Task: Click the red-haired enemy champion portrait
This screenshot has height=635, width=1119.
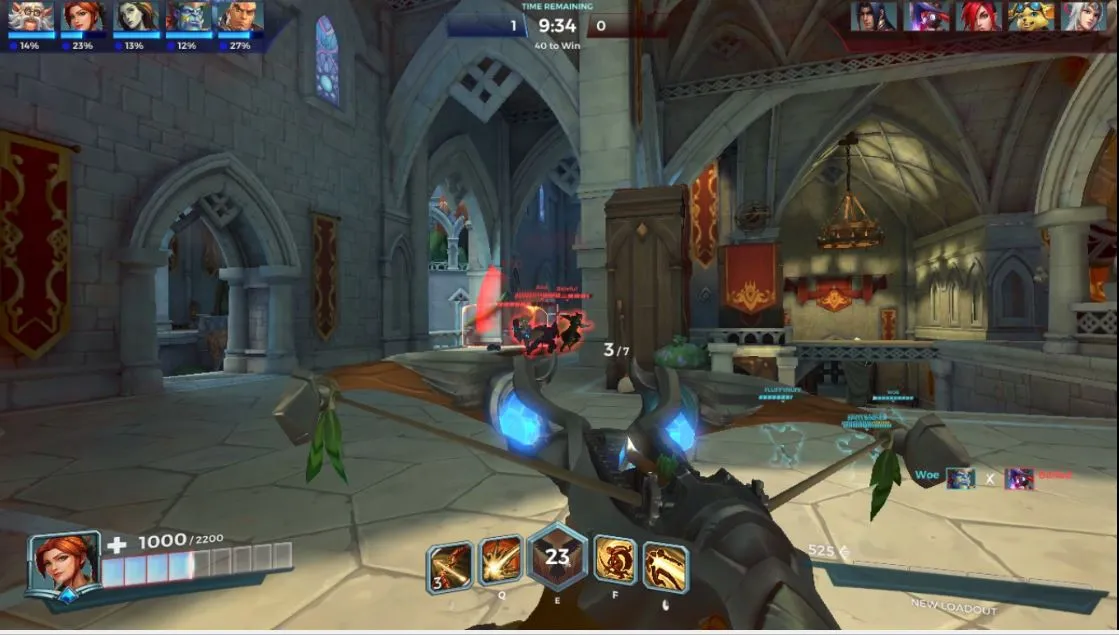Action: point(978,16)
